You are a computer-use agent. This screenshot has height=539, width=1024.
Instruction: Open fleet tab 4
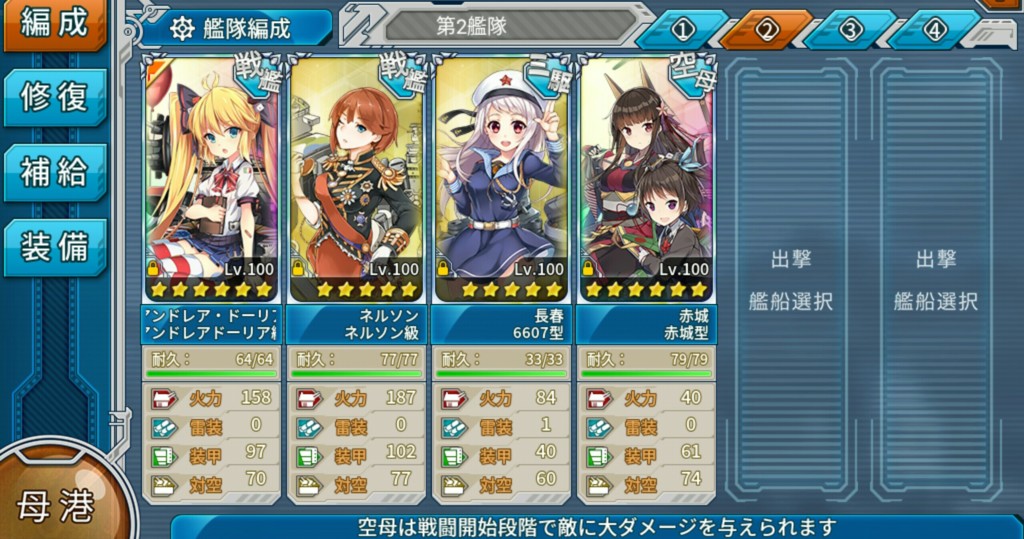point(934,30)
